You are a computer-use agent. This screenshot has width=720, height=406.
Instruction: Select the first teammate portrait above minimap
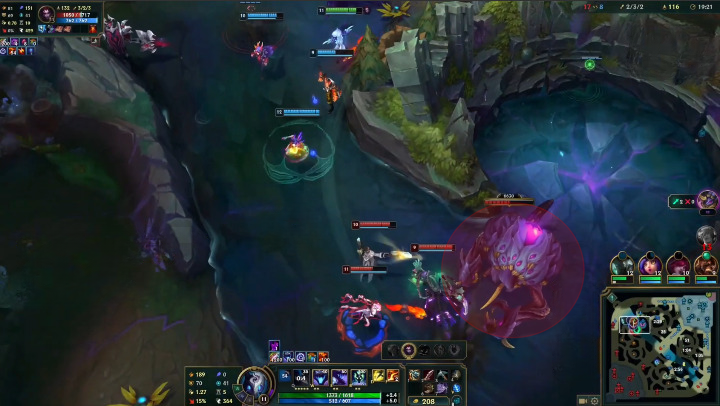coord(622,266)
